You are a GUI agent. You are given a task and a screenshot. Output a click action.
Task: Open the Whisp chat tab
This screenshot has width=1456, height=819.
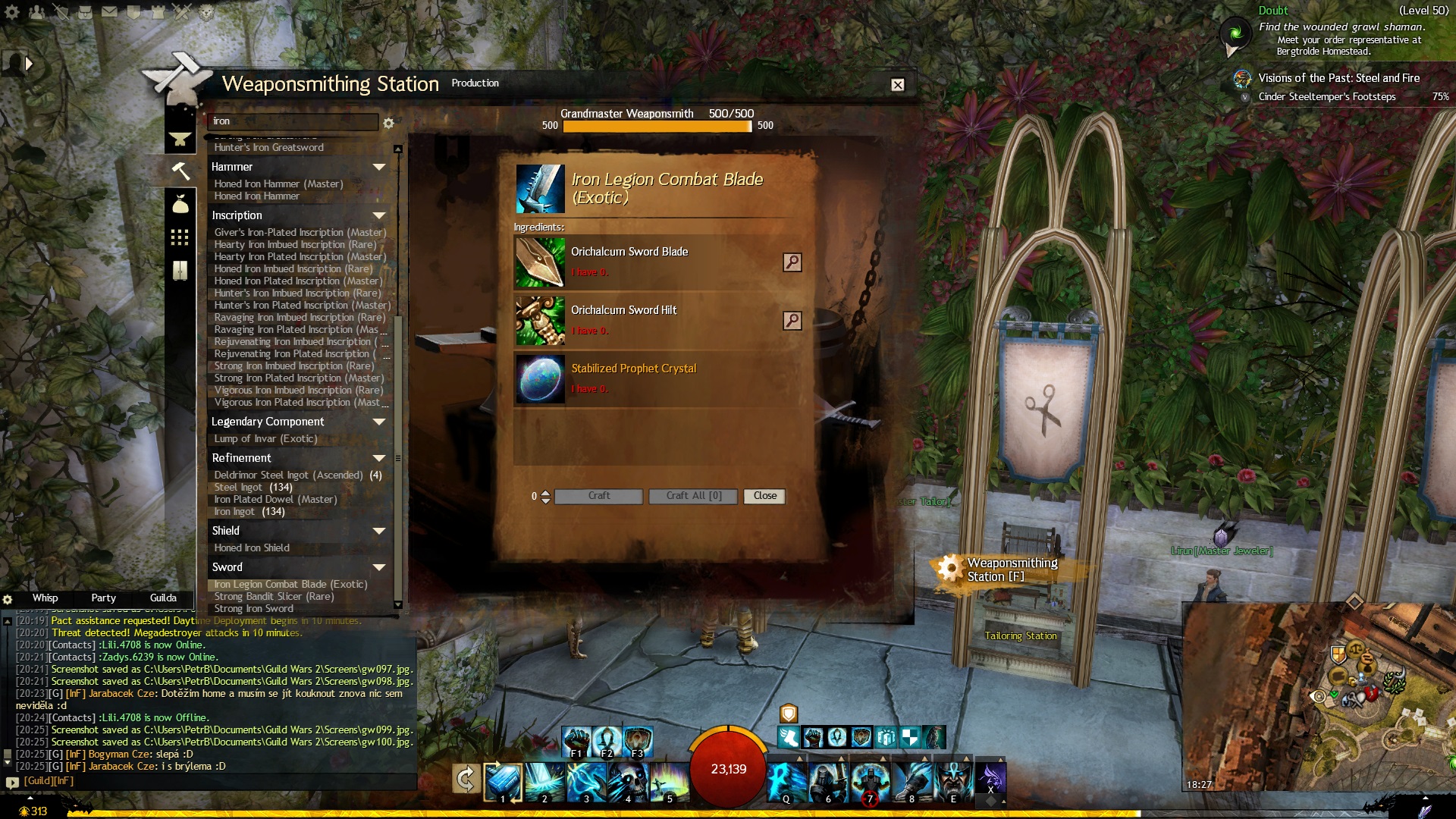pos(45,598)
